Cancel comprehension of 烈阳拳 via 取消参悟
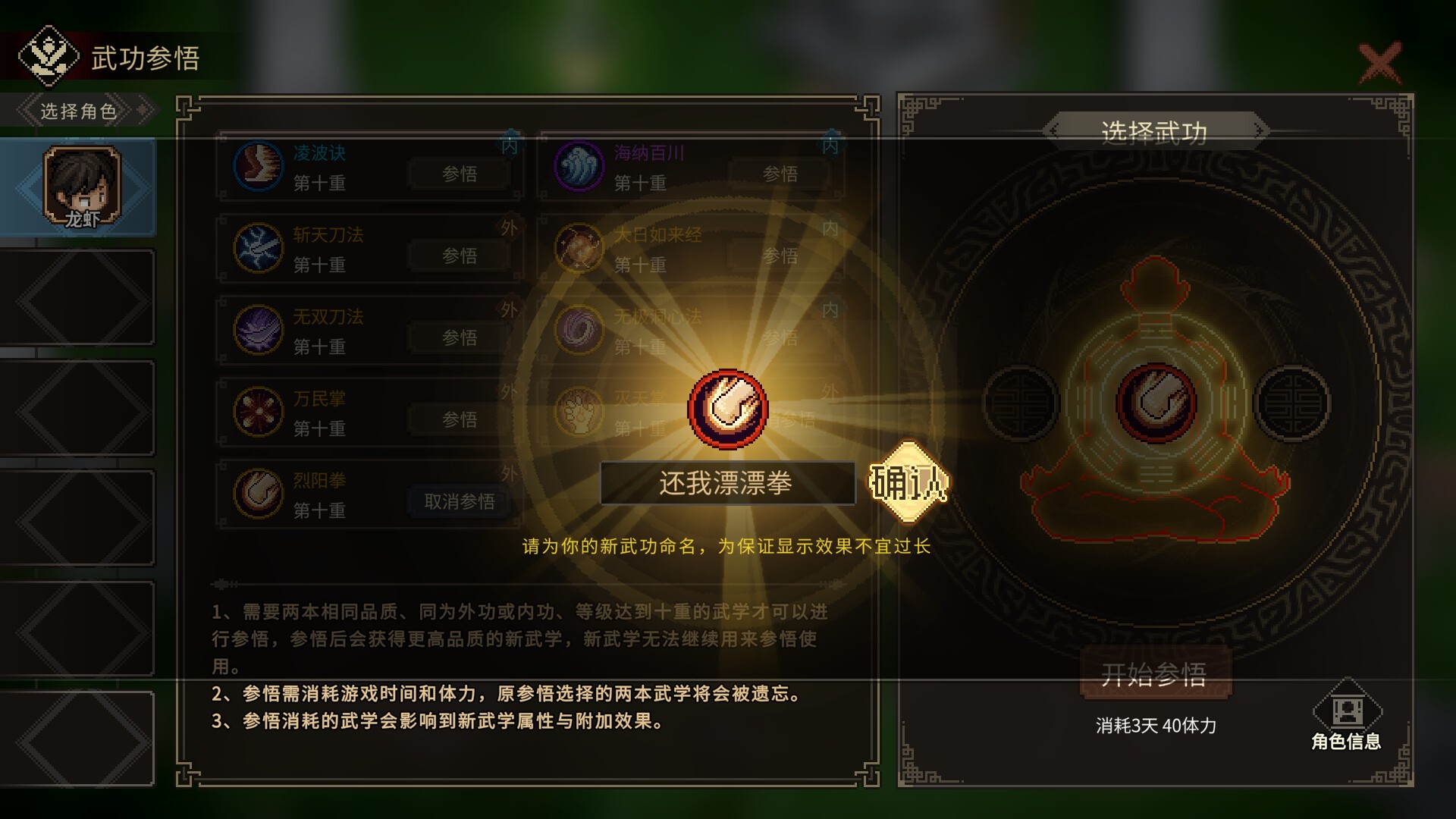This screenshot has width=1456, height=819. coord(458,501)
